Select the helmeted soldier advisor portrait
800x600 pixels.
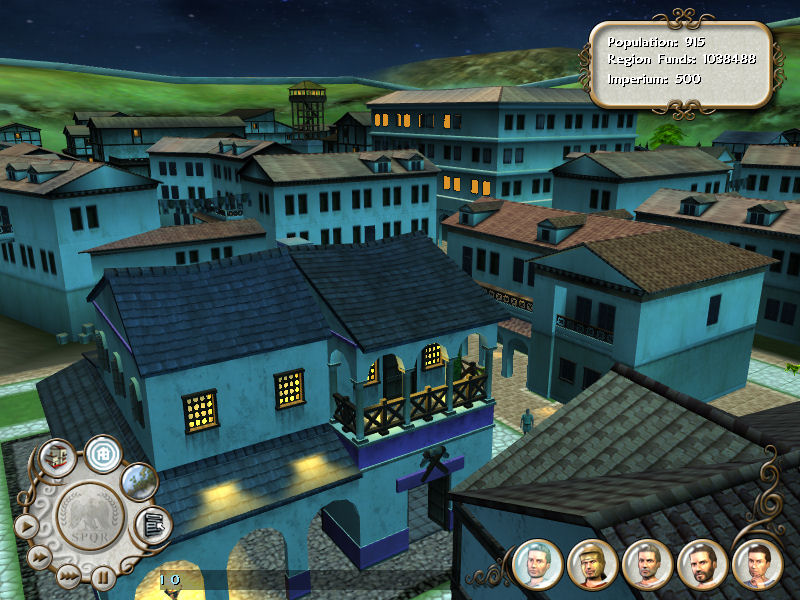pos(591,565)
